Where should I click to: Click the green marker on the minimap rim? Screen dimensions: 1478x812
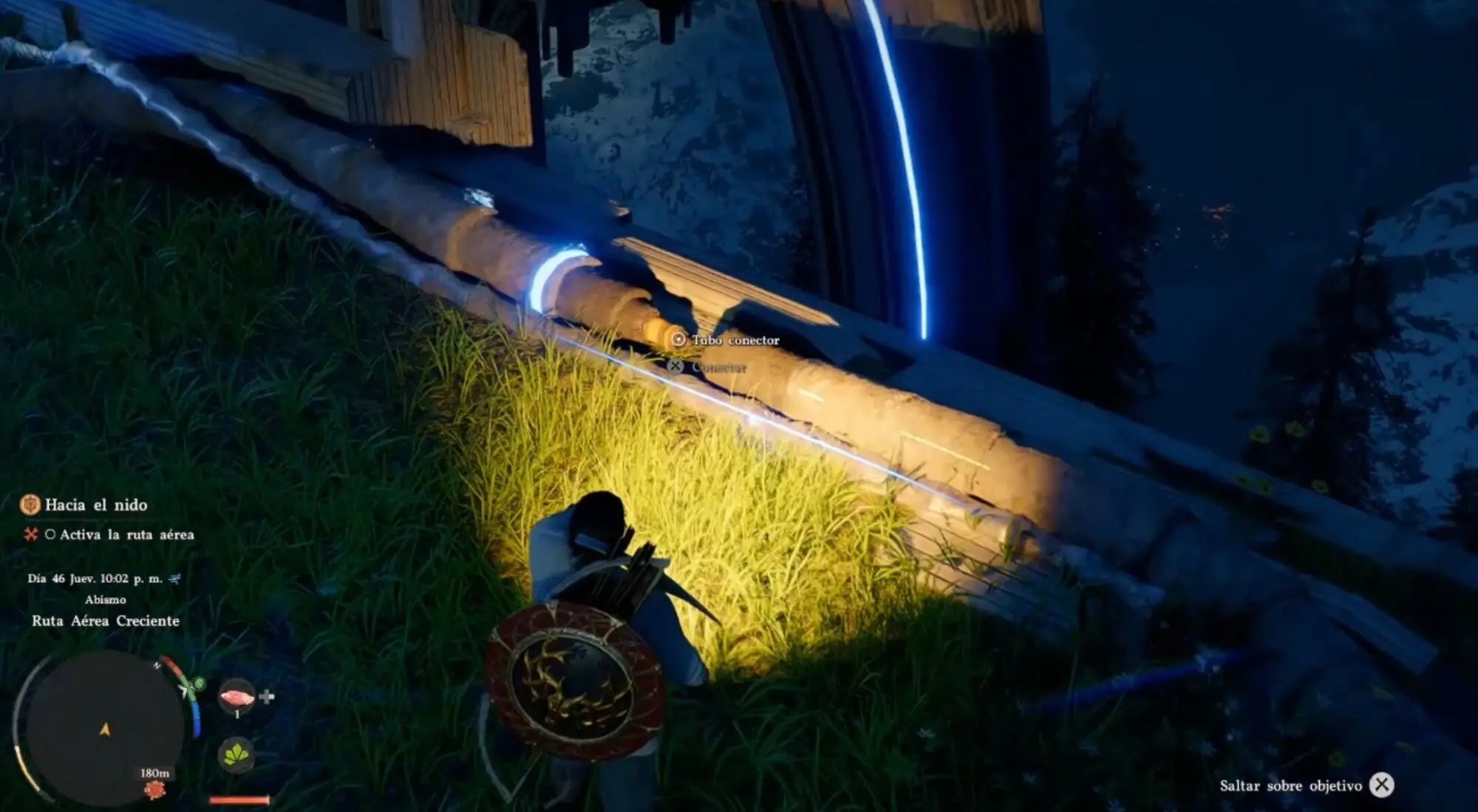pyautogui.click(x=197, y=684)
